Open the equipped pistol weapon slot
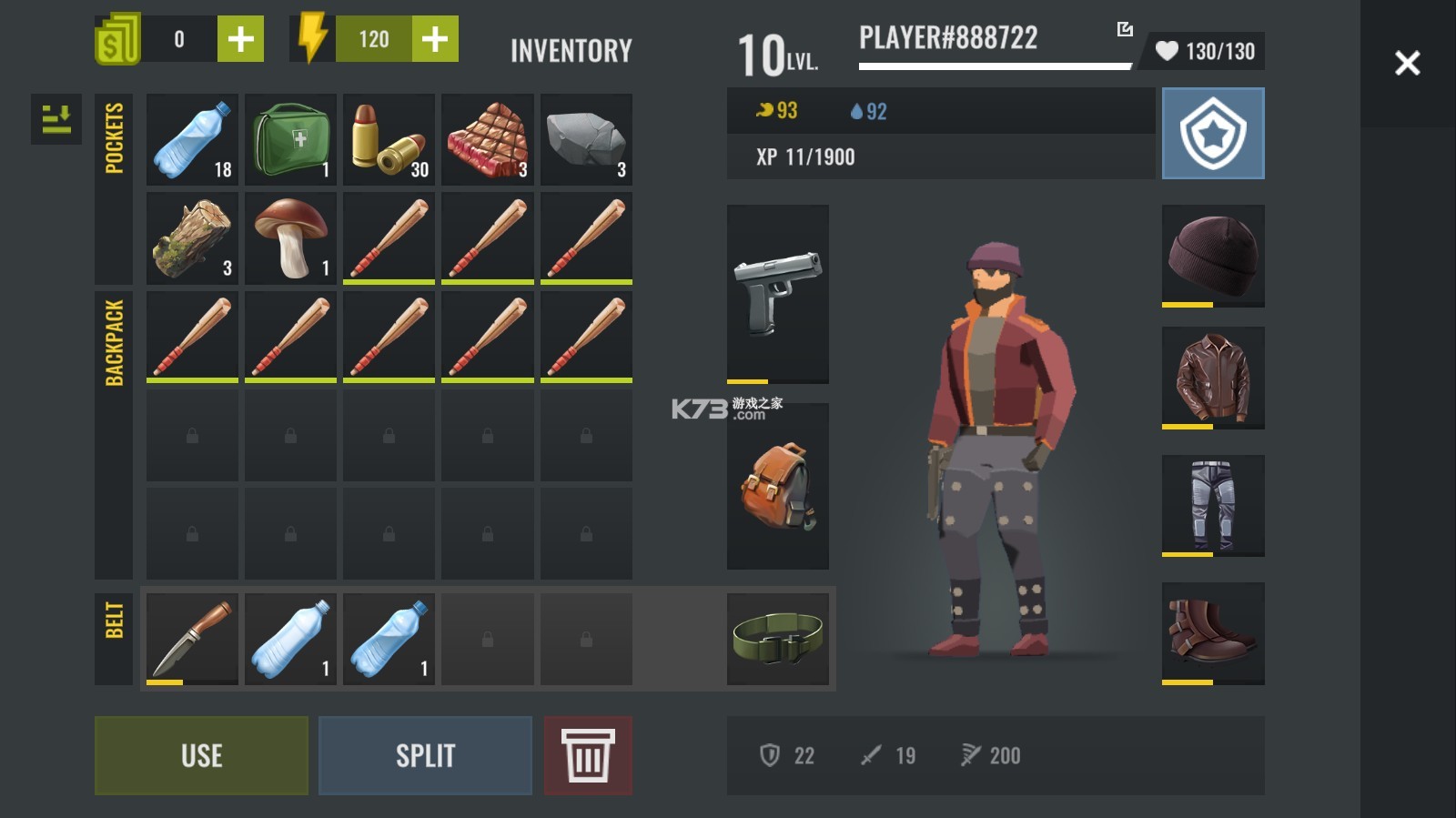1456x818 pixels. [777, 294]
